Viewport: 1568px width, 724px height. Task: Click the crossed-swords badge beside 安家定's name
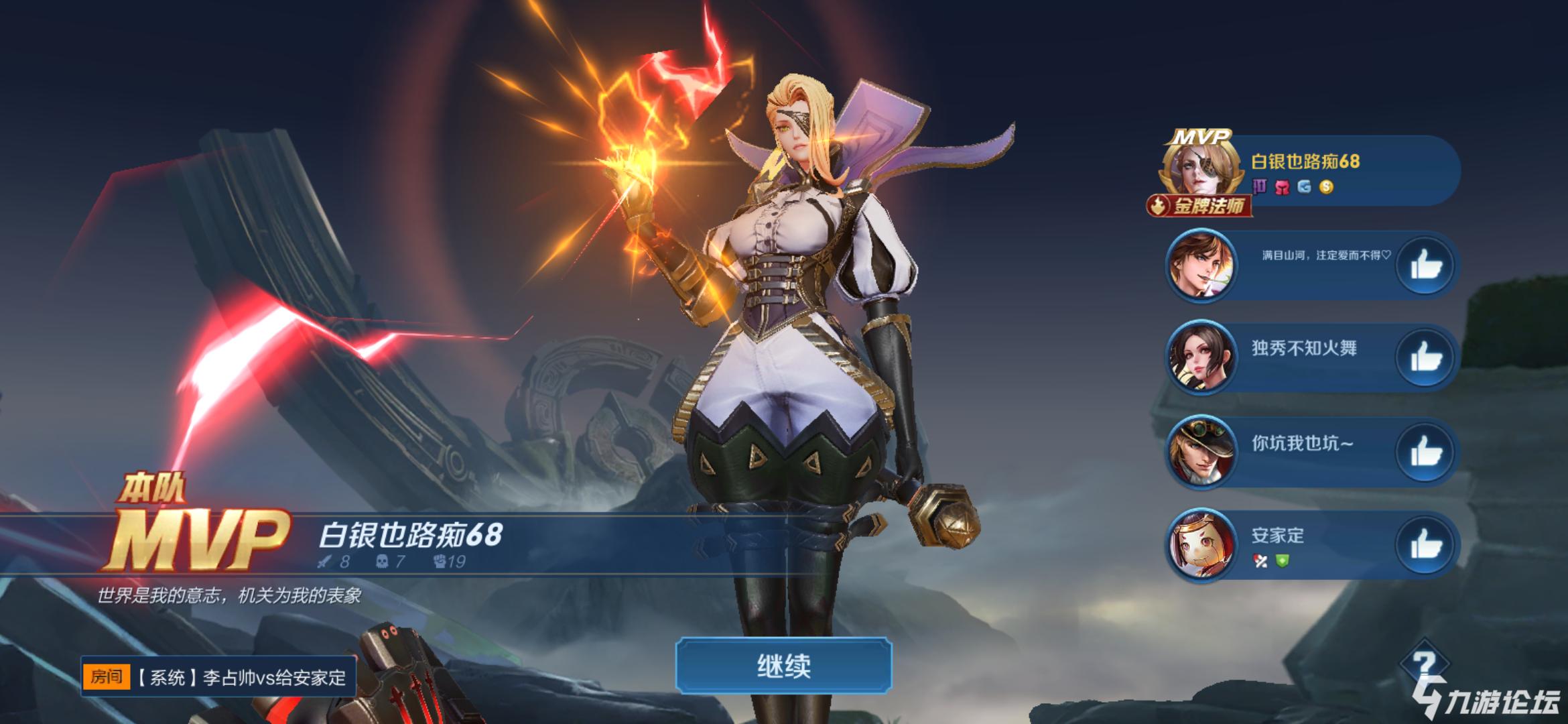coord(1260,562)
